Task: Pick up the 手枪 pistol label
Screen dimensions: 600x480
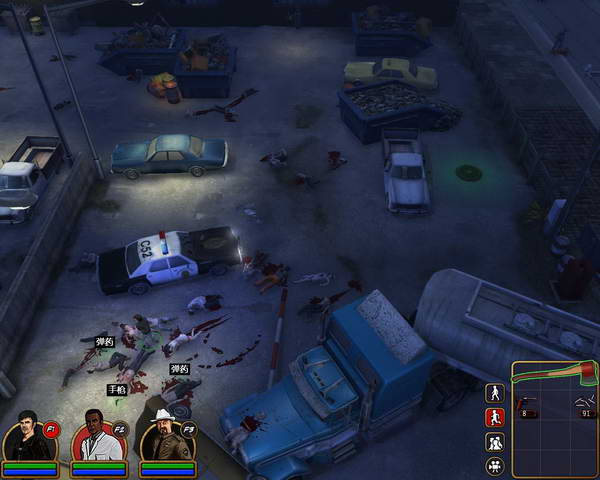Action: pyautogui.click(x=117, y=389)
